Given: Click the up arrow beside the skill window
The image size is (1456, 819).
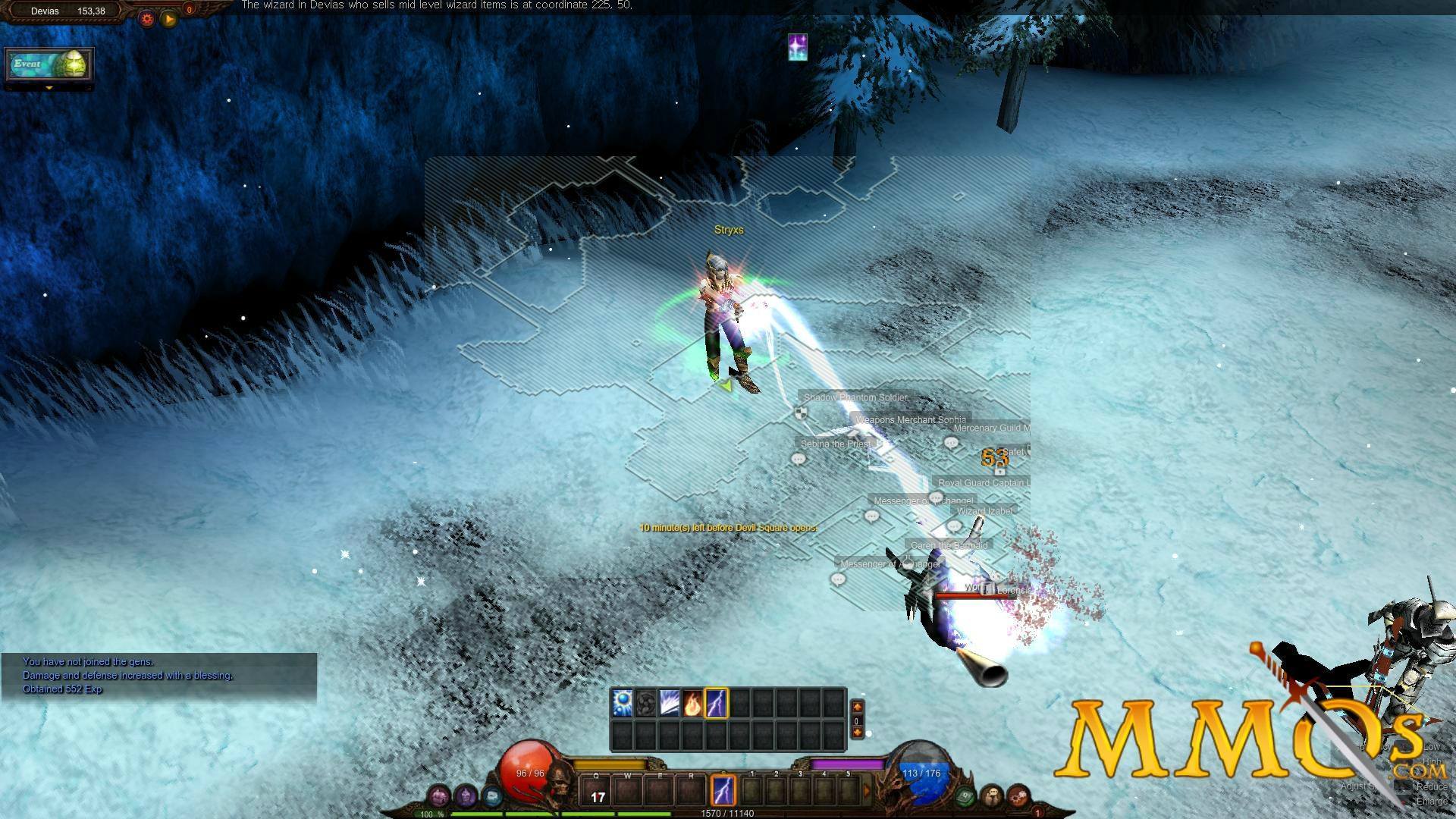Looking at the screenshot, I should tap(858, 706).
